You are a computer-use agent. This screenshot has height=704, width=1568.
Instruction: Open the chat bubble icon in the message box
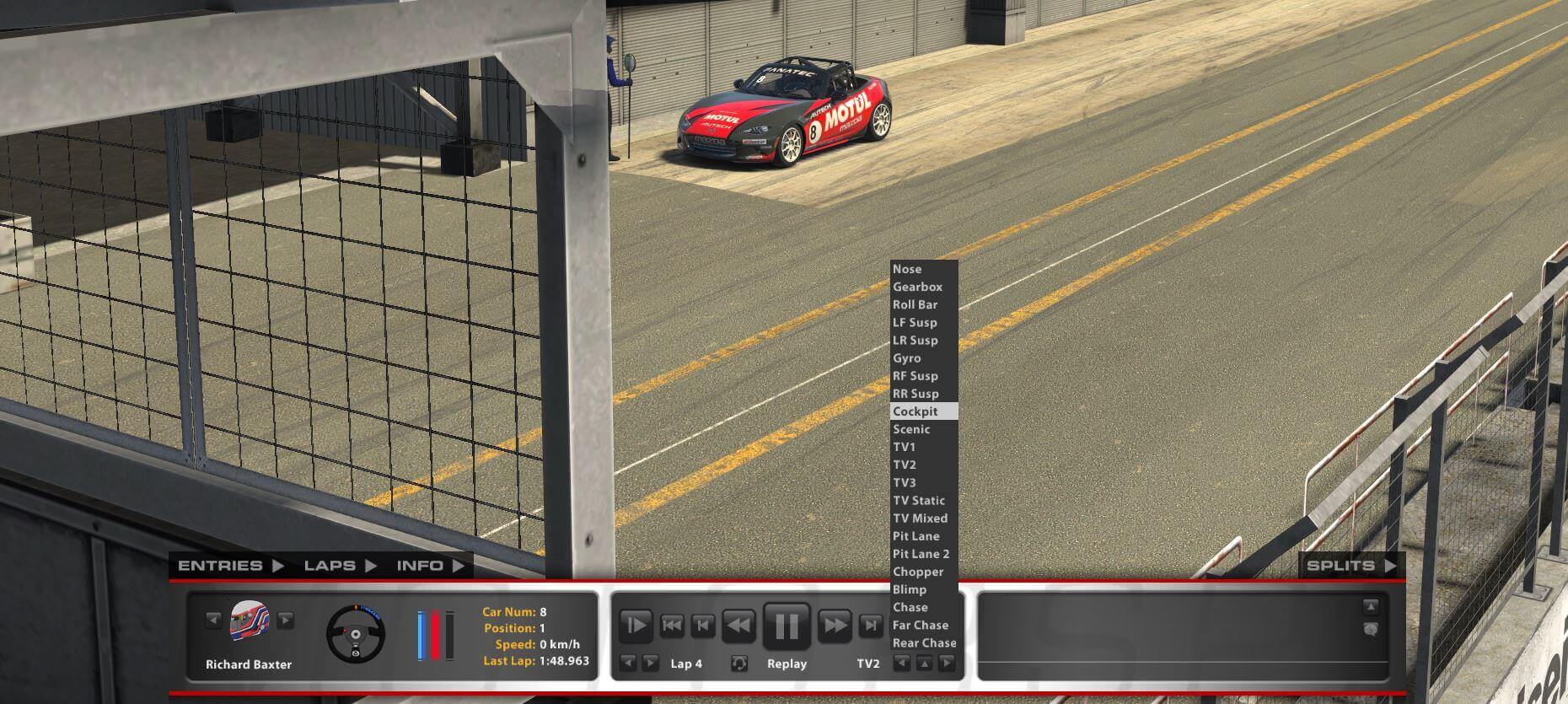click(x=1372, y=630)
